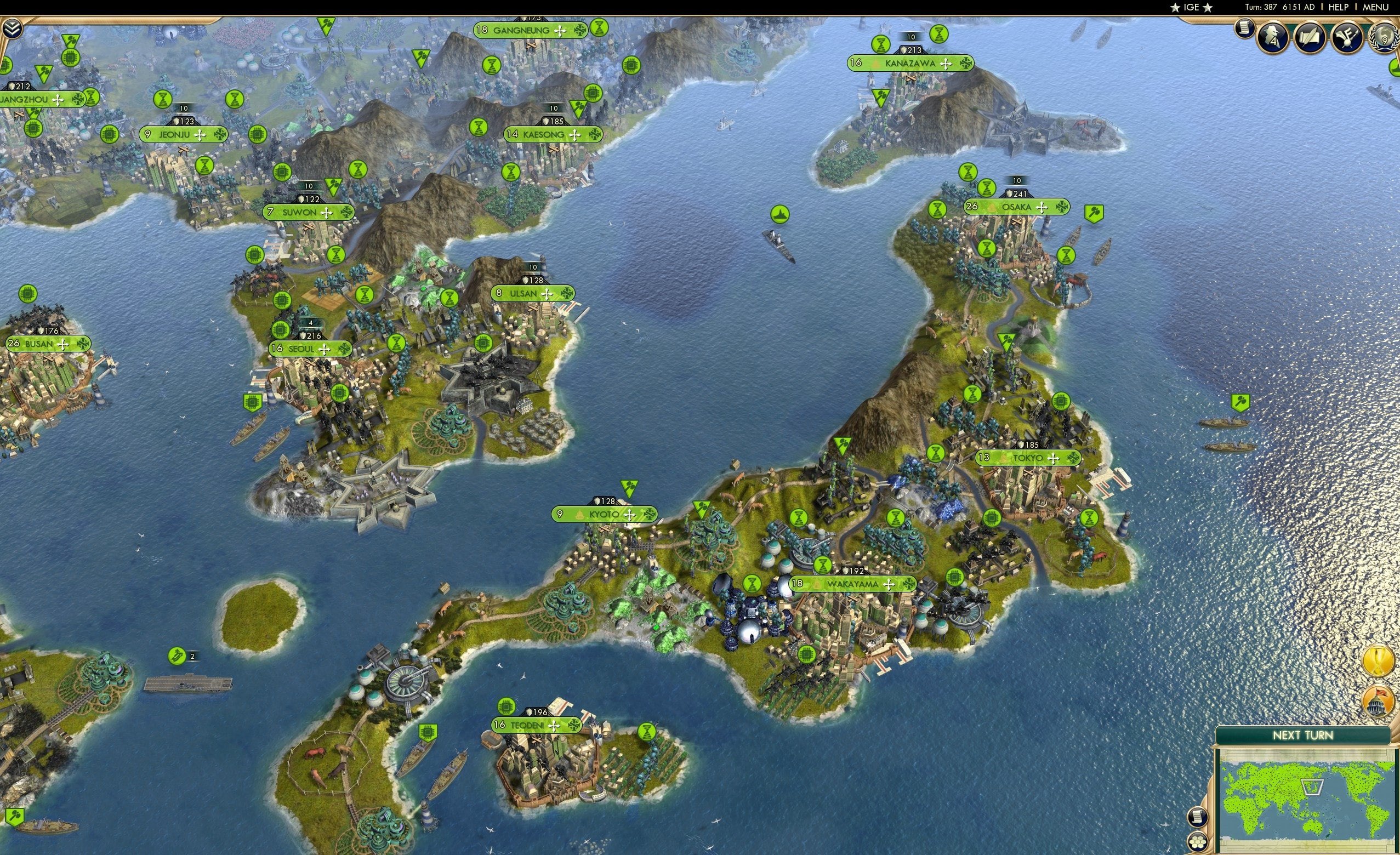
Task: Open HELP from the top bar
Action: pos(1339,7)
